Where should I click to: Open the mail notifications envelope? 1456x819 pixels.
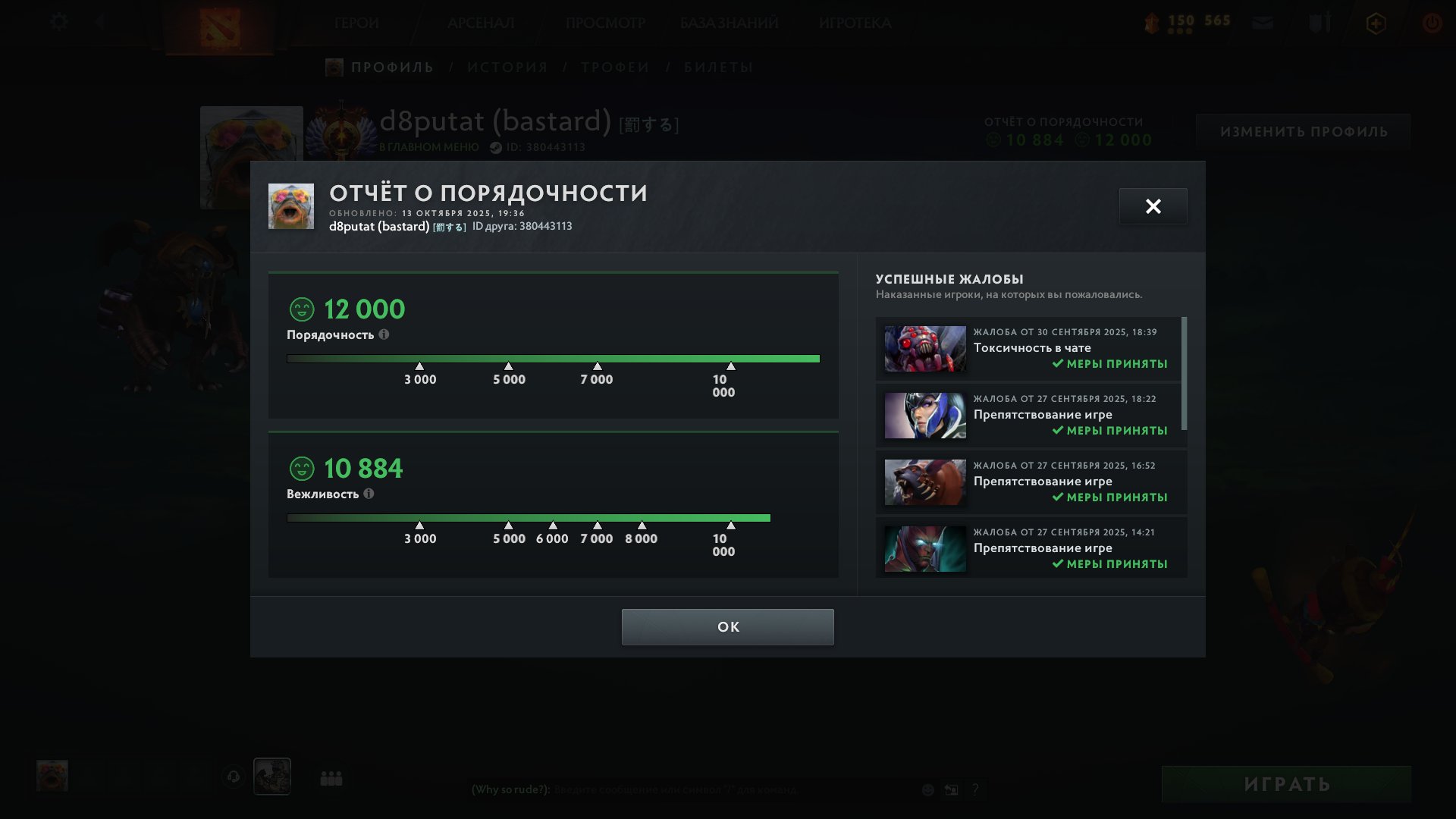[x=1262, y=23]
